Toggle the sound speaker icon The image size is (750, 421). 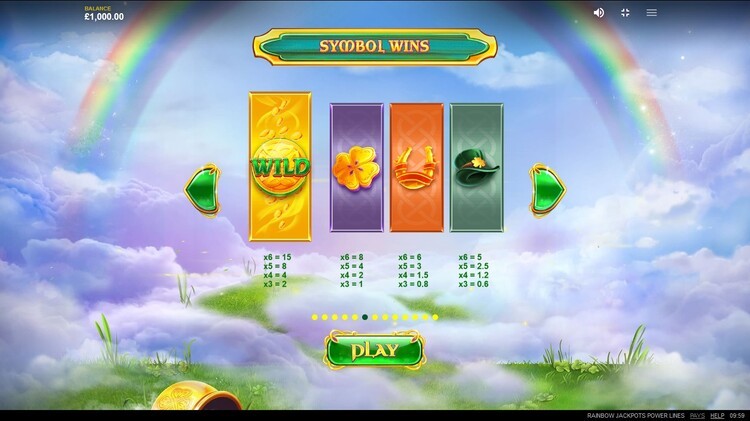pyautogui.click(x=599, y=13)
